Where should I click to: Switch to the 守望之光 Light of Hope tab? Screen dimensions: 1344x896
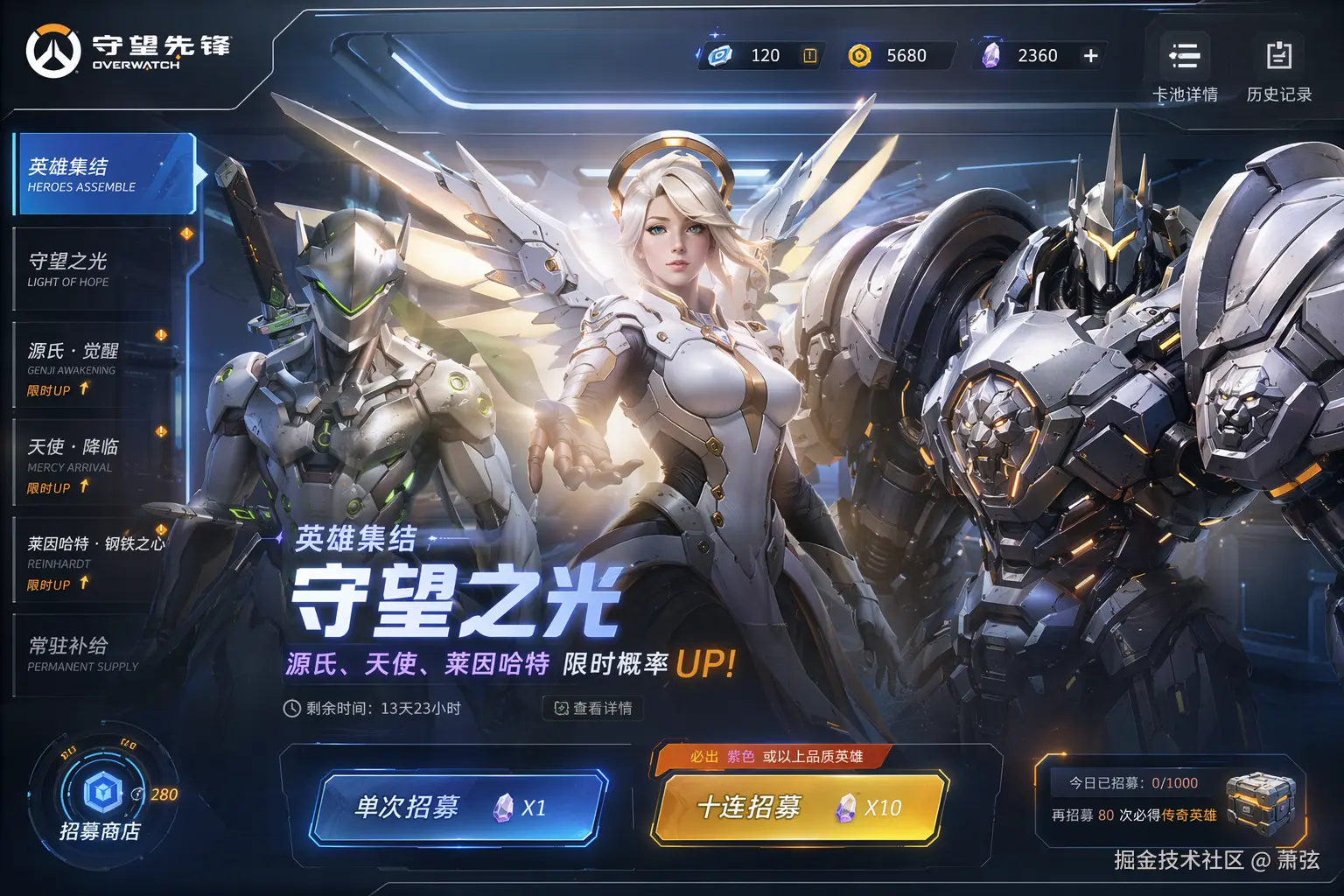(x=96, y=267)
